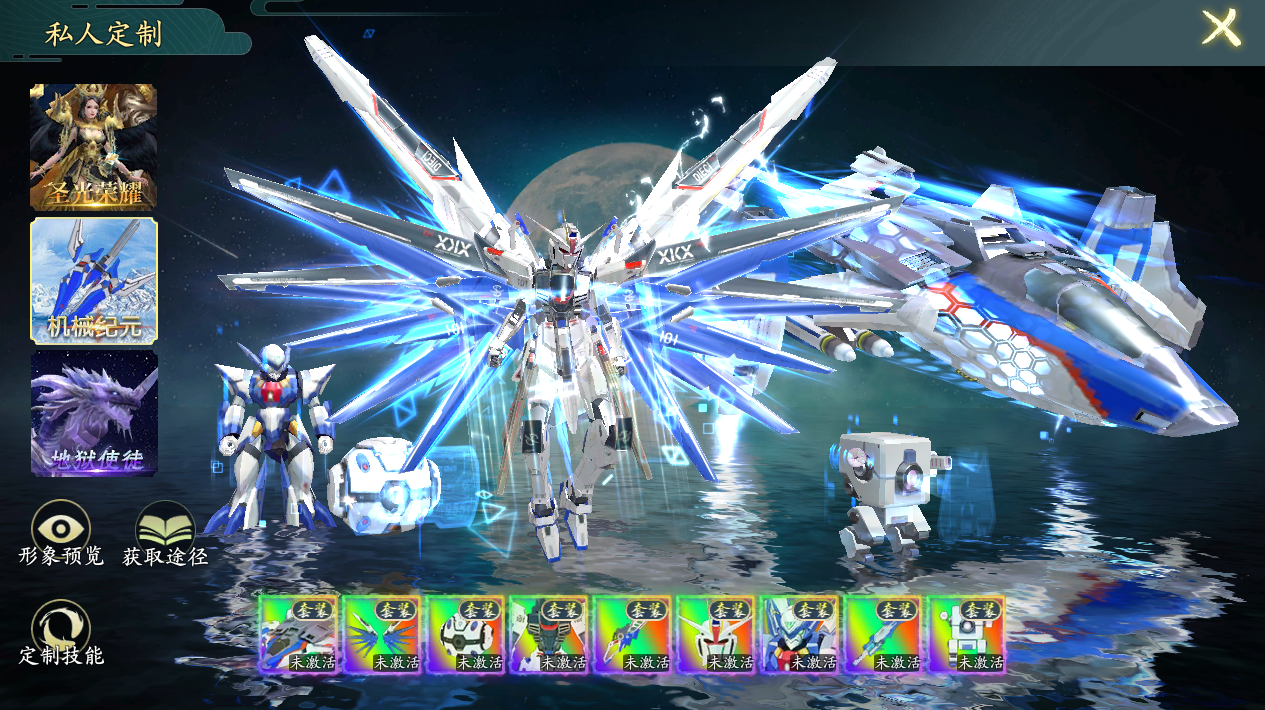Screen dimensions: 1265x710
Task: Choose the mech torso armor slot
Action: click(549, 634)
